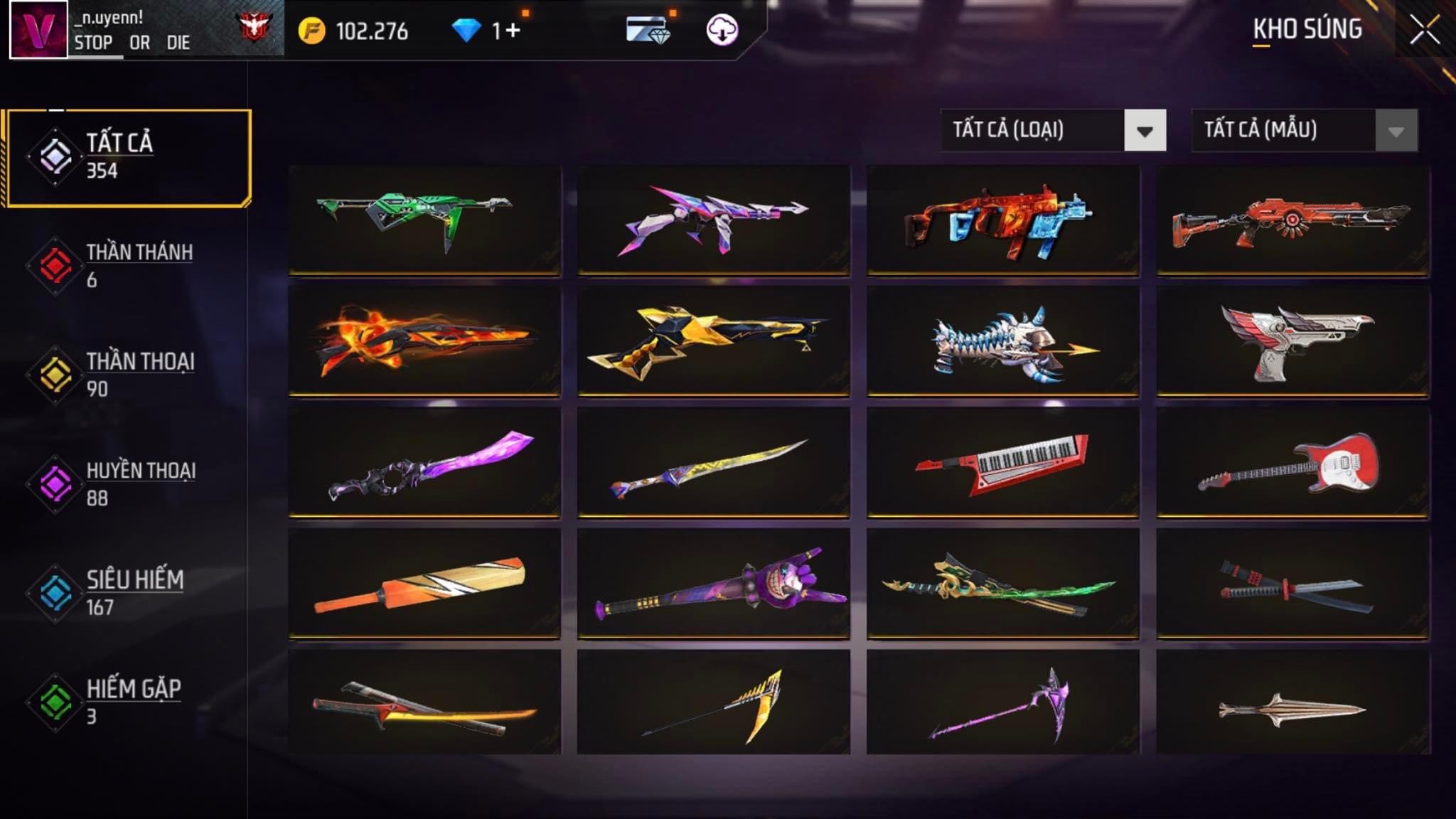This screenshot has width=1456, height=819.
Task: Click the diamond card top-up icon
Action: pyautogui.click(x=647, y=31)
